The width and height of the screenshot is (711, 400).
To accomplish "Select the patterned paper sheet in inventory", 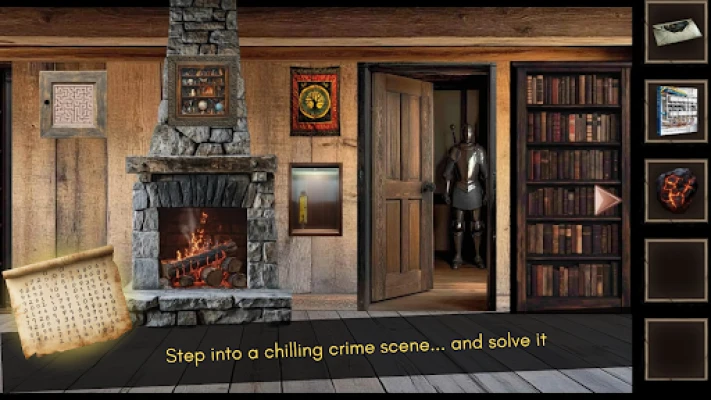I will (676, 111).
